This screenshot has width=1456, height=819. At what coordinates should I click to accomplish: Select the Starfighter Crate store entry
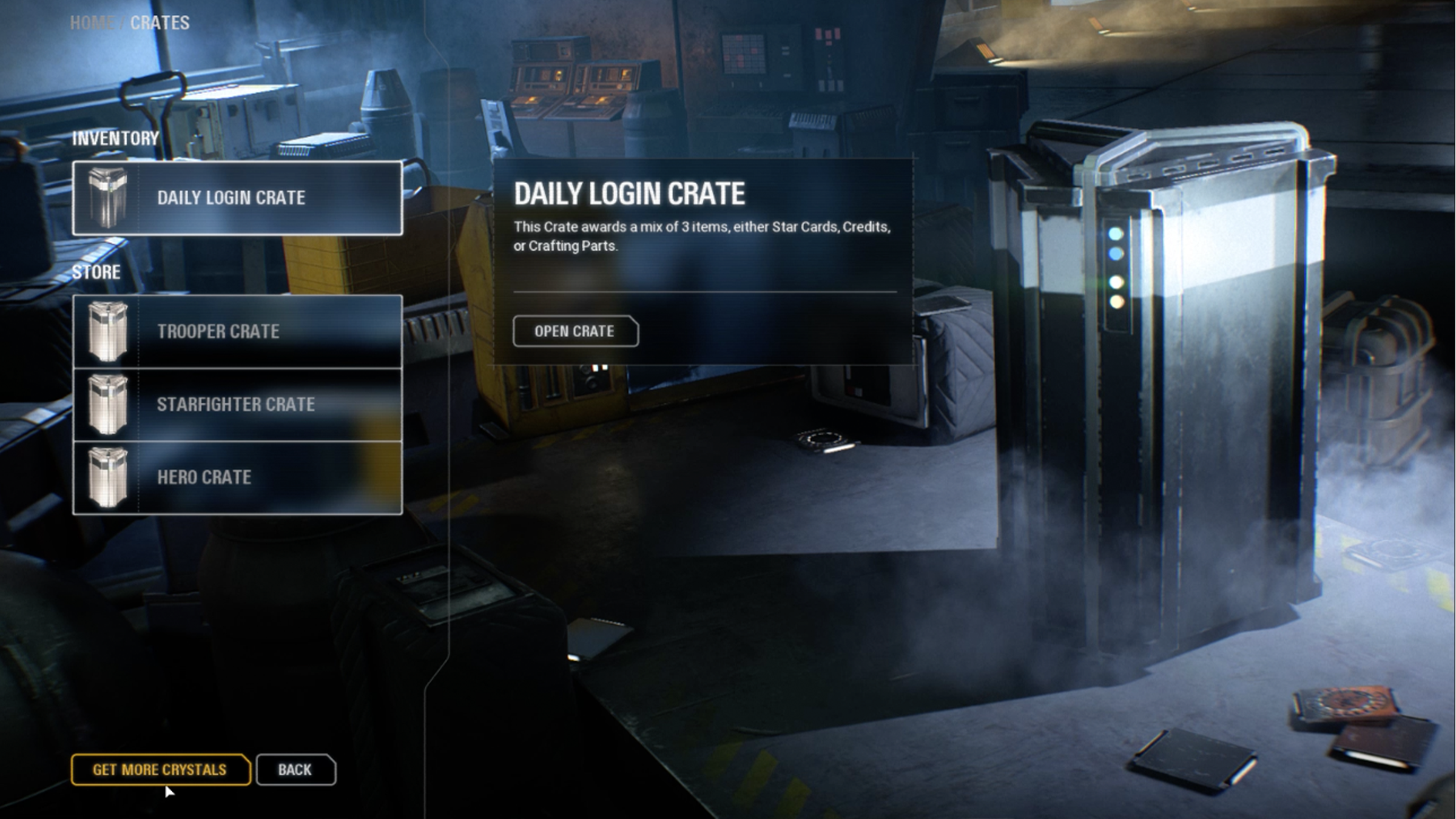237,405
